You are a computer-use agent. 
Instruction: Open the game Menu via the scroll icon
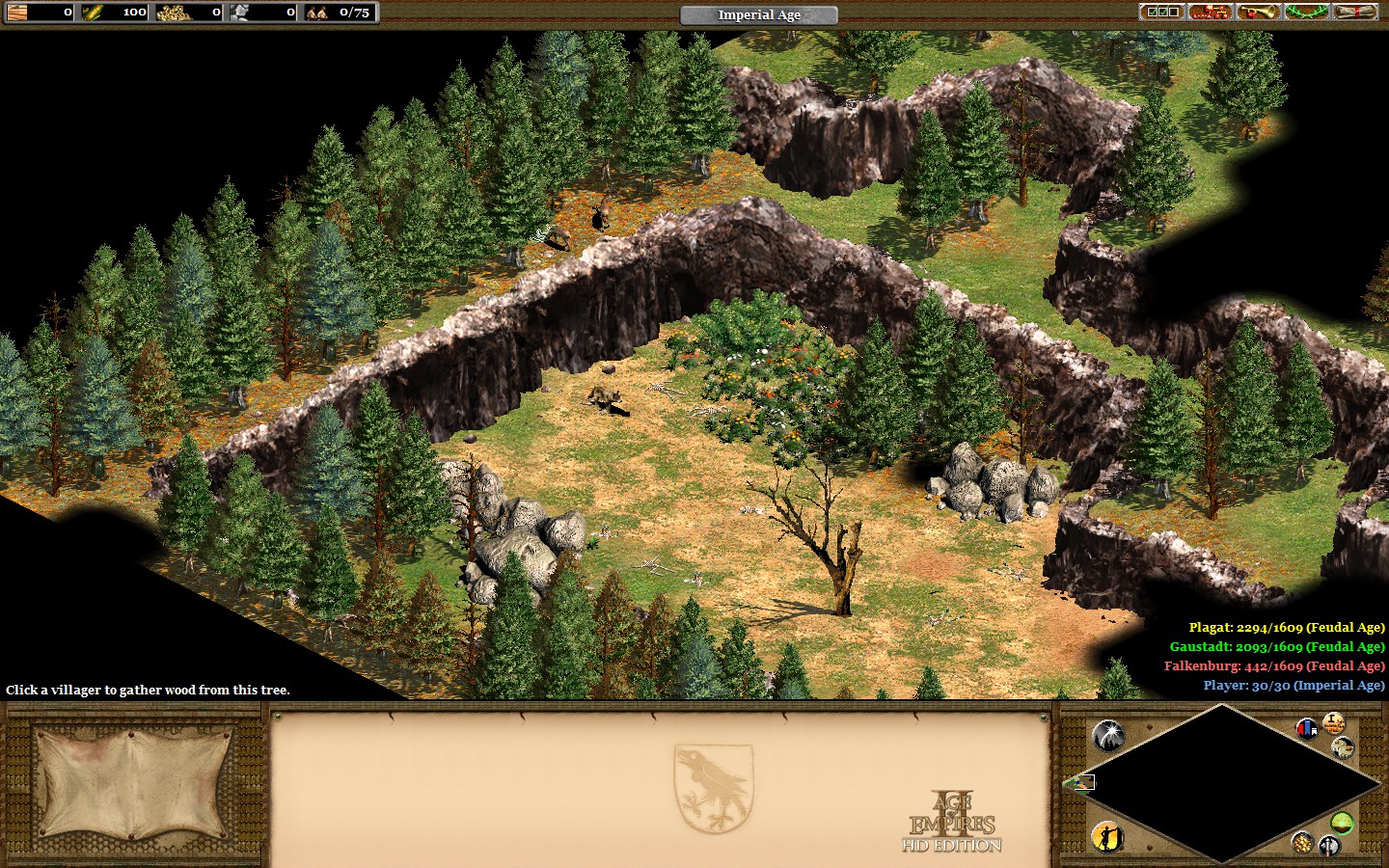(x=1355, y=14)
